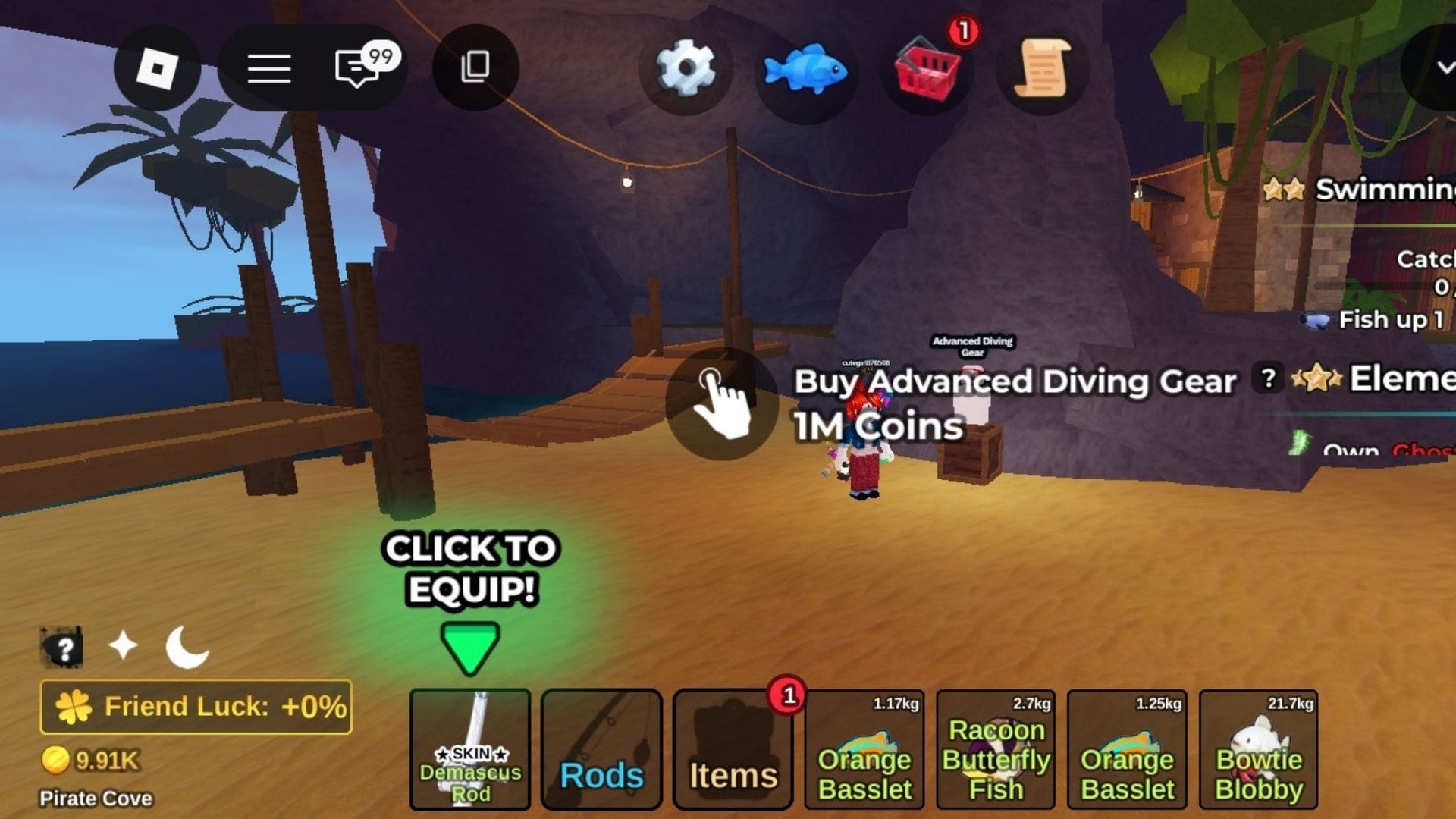Select the Bowtie Blobby slot
This screenshot has width=1456, height=819.
click(1259, 749)
